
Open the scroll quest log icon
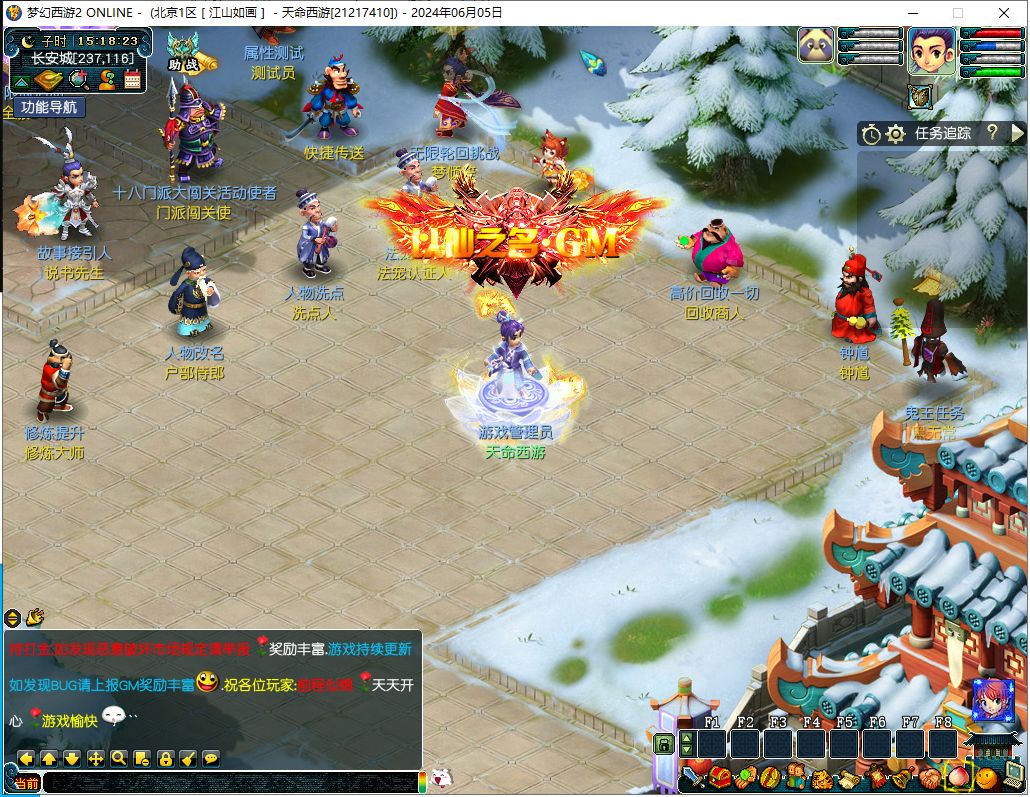(x=848, y=777)
